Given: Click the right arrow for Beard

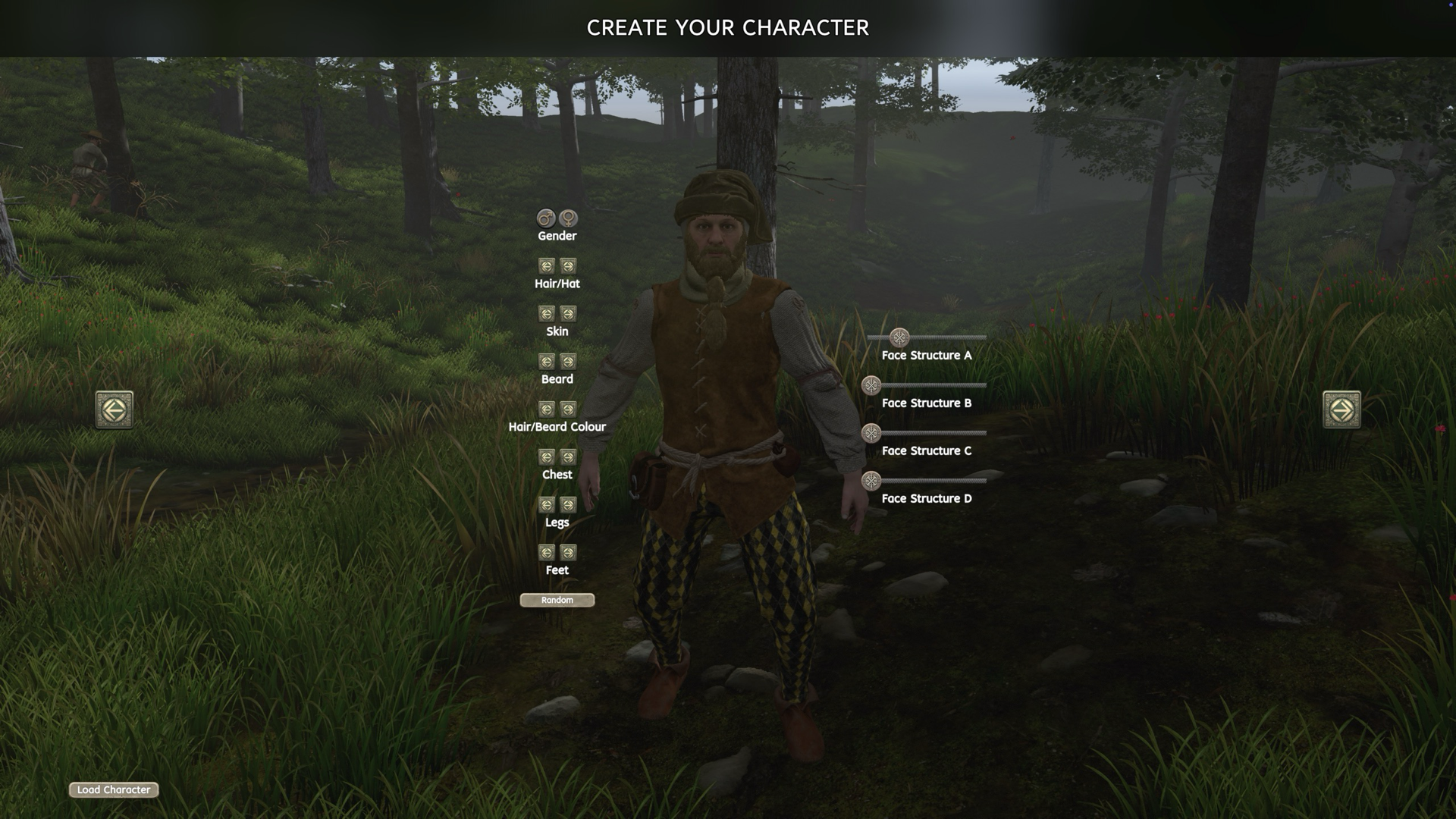Looking at the screenshot, I should [x=567, y=362].
